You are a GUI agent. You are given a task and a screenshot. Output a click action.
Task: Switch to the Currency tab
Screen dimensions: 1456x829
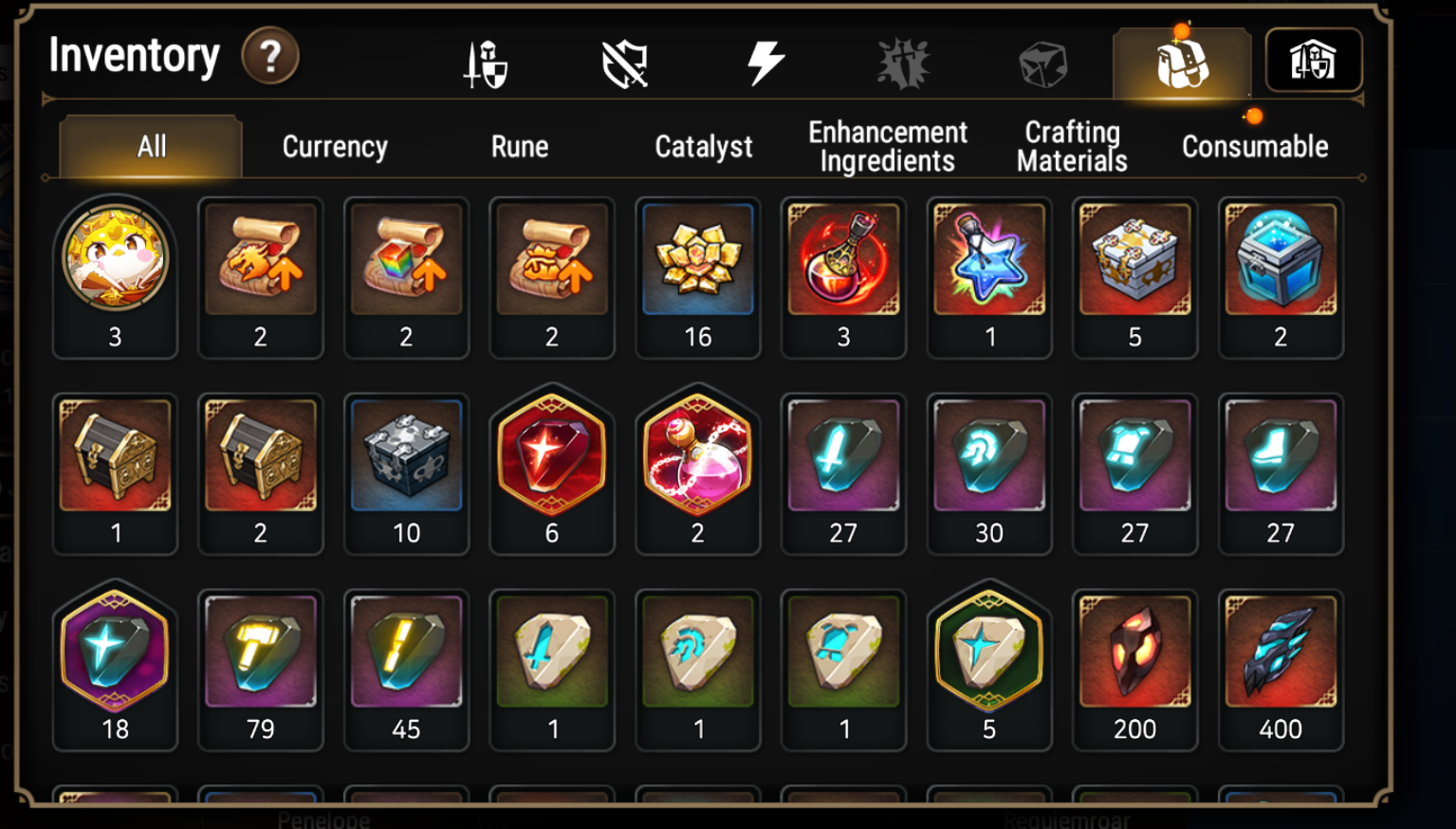[x=333, y=146]
